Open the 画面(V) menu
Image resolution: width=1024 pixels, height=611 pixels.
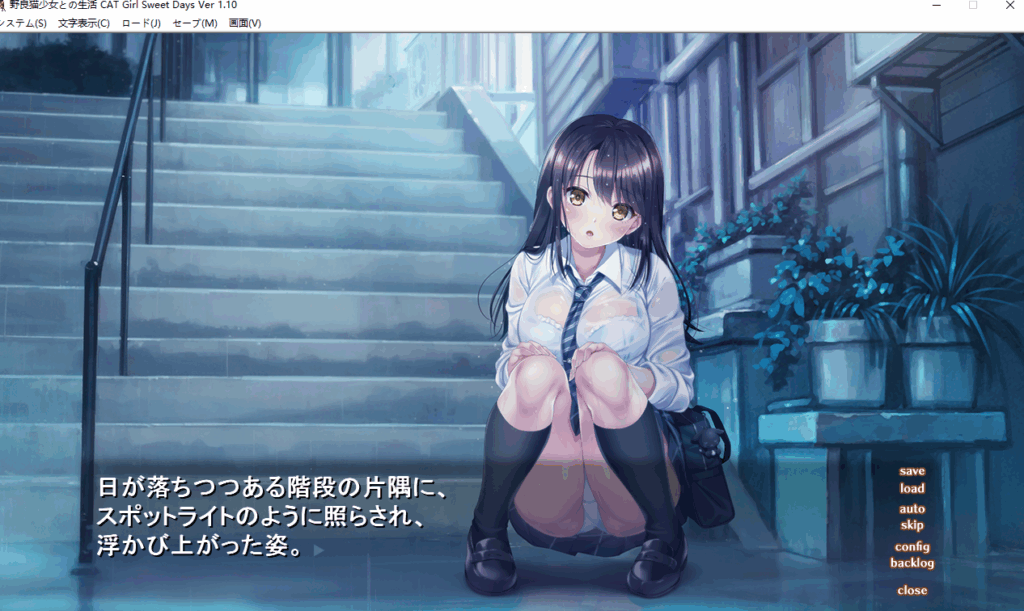(245, 23)
